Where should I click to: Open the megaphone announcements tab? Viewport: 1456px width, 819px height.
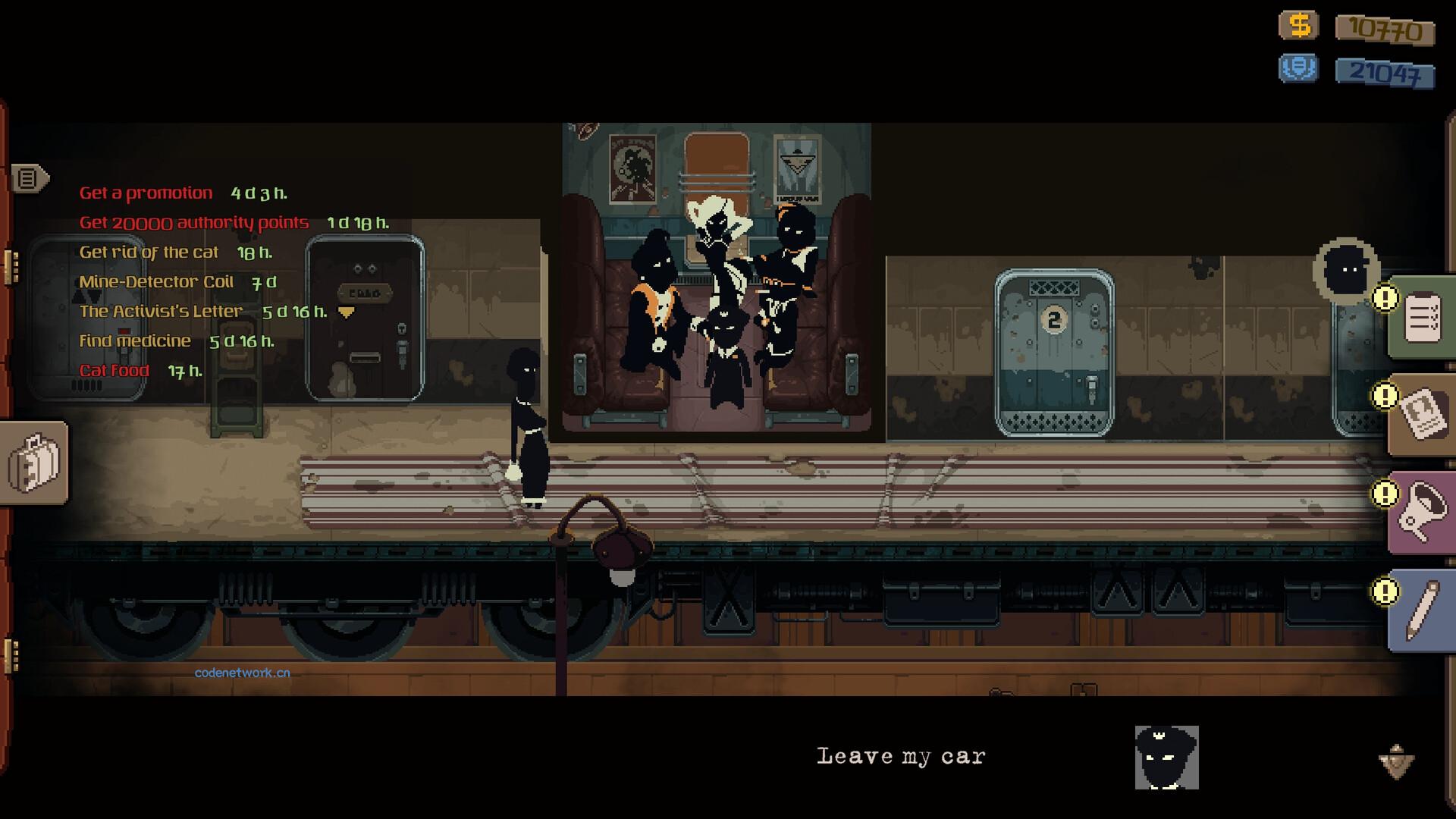tap(1422, 513)
